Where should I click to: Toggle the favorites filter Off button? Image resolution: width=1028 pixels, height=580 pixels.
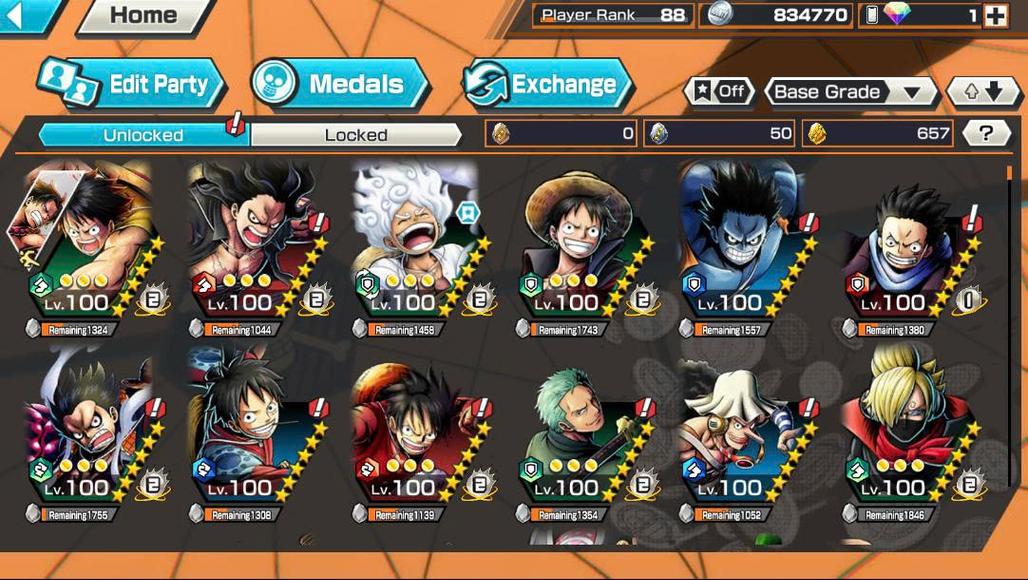[x=719, y=92]
